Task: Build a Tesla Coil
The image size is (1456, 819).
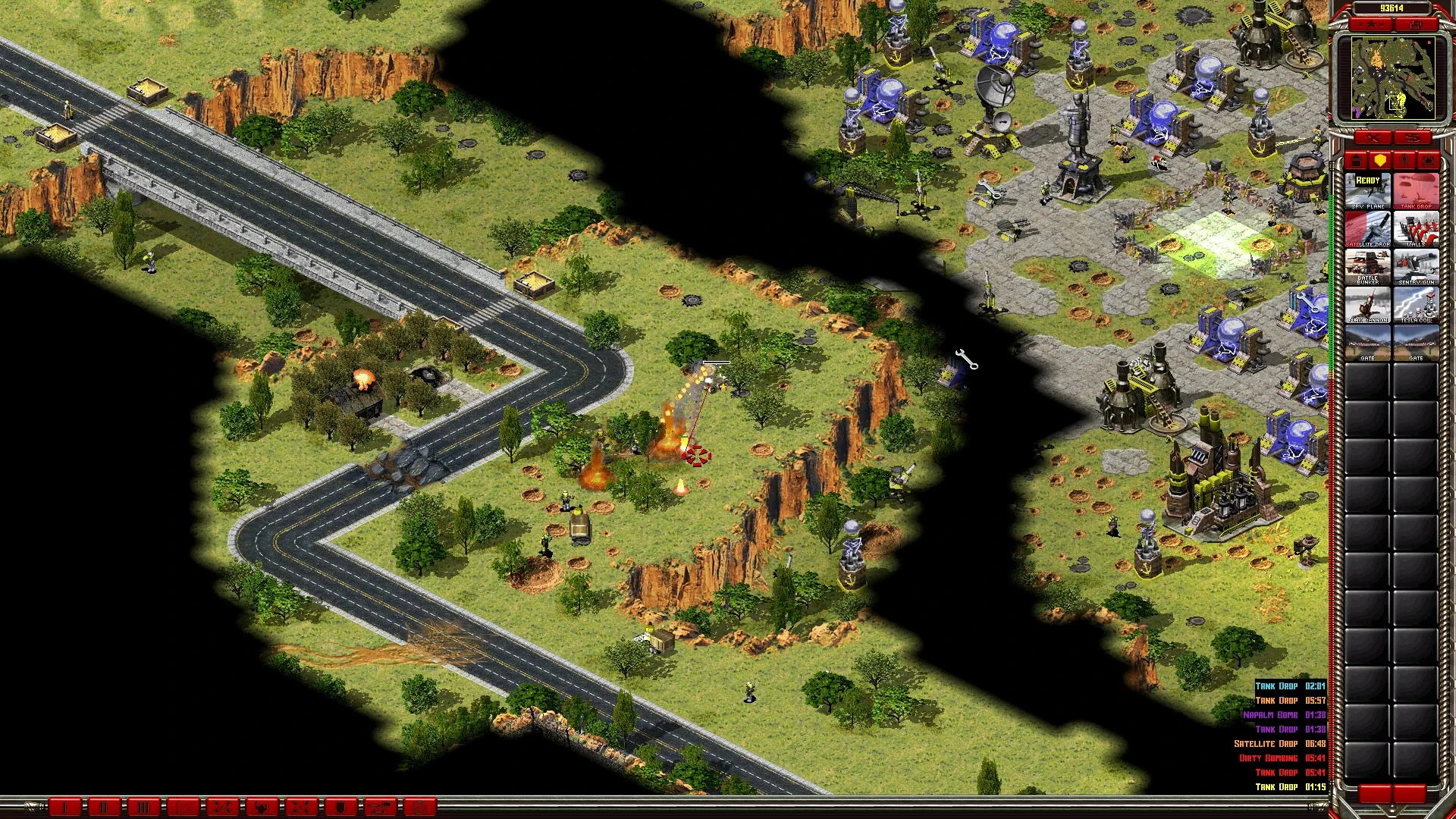Action: [x=1416, y=304]
